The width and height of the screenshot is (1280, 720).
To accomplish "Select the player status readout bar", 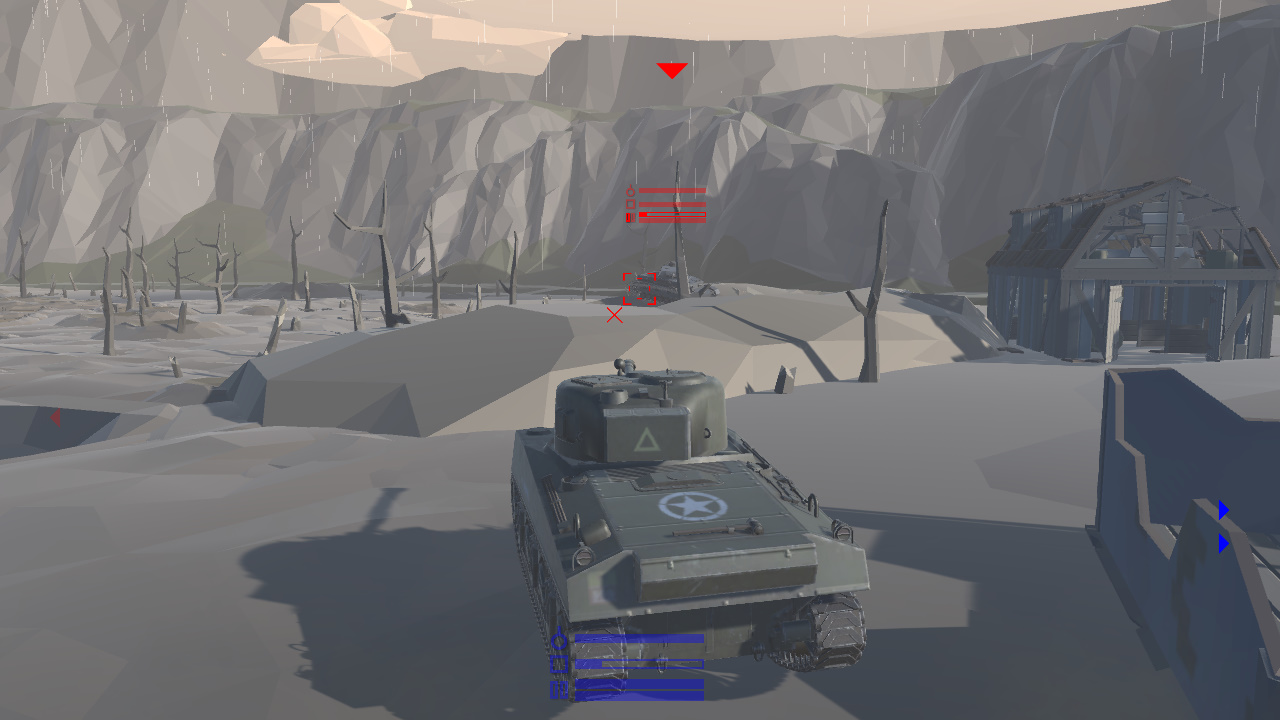I will point(640,638).
